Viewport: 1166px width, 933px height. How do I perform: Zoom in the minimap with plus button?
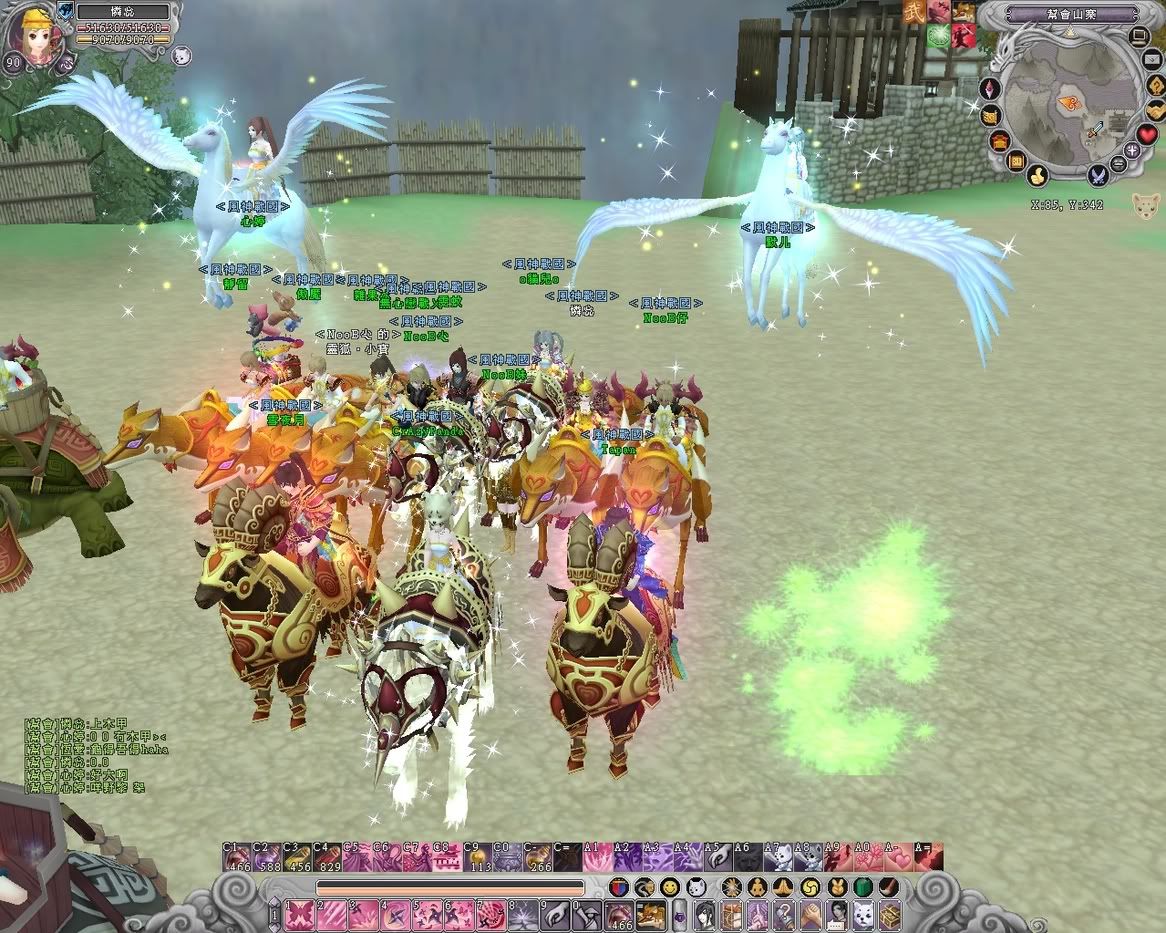pos(1133,150)
